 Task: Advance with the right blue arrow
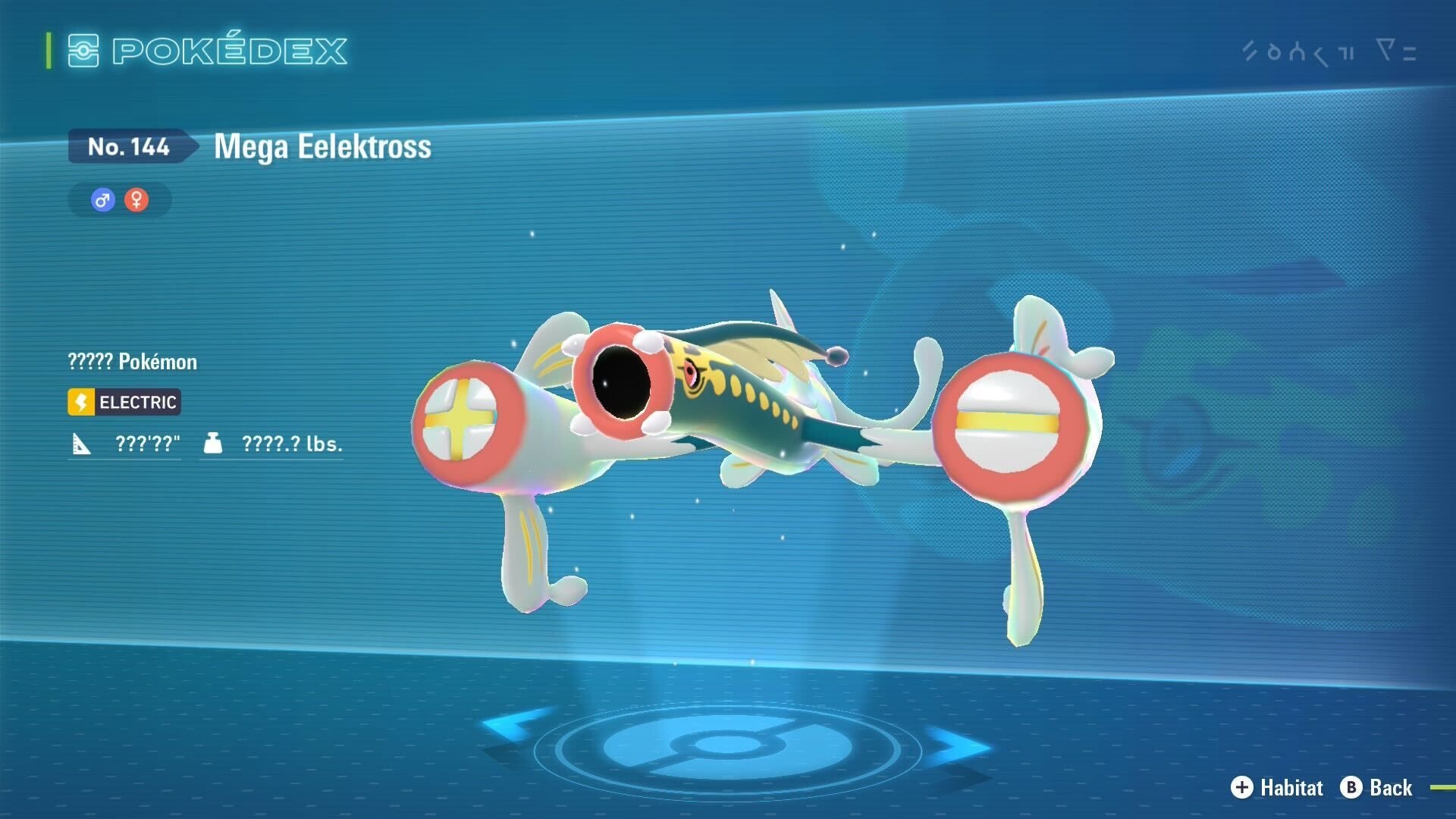coord(962,745)
